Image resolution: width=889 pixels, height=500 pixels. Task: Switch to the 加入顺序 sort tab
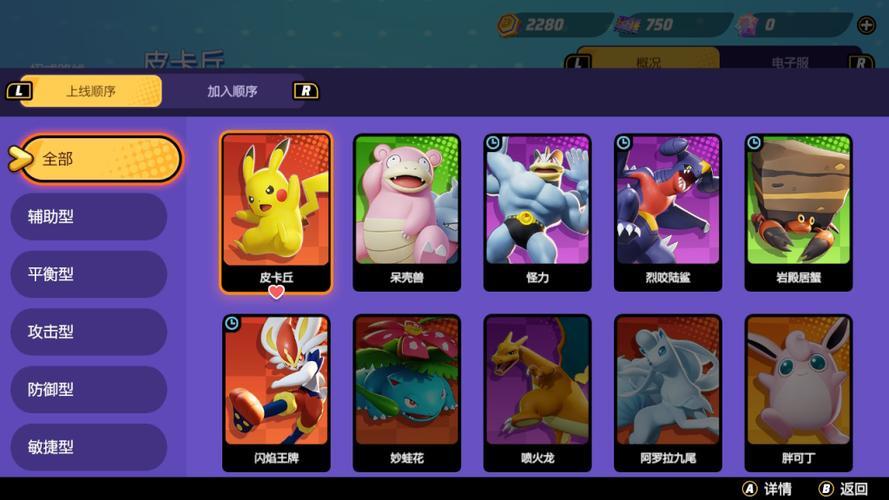[x=232, y=91]
